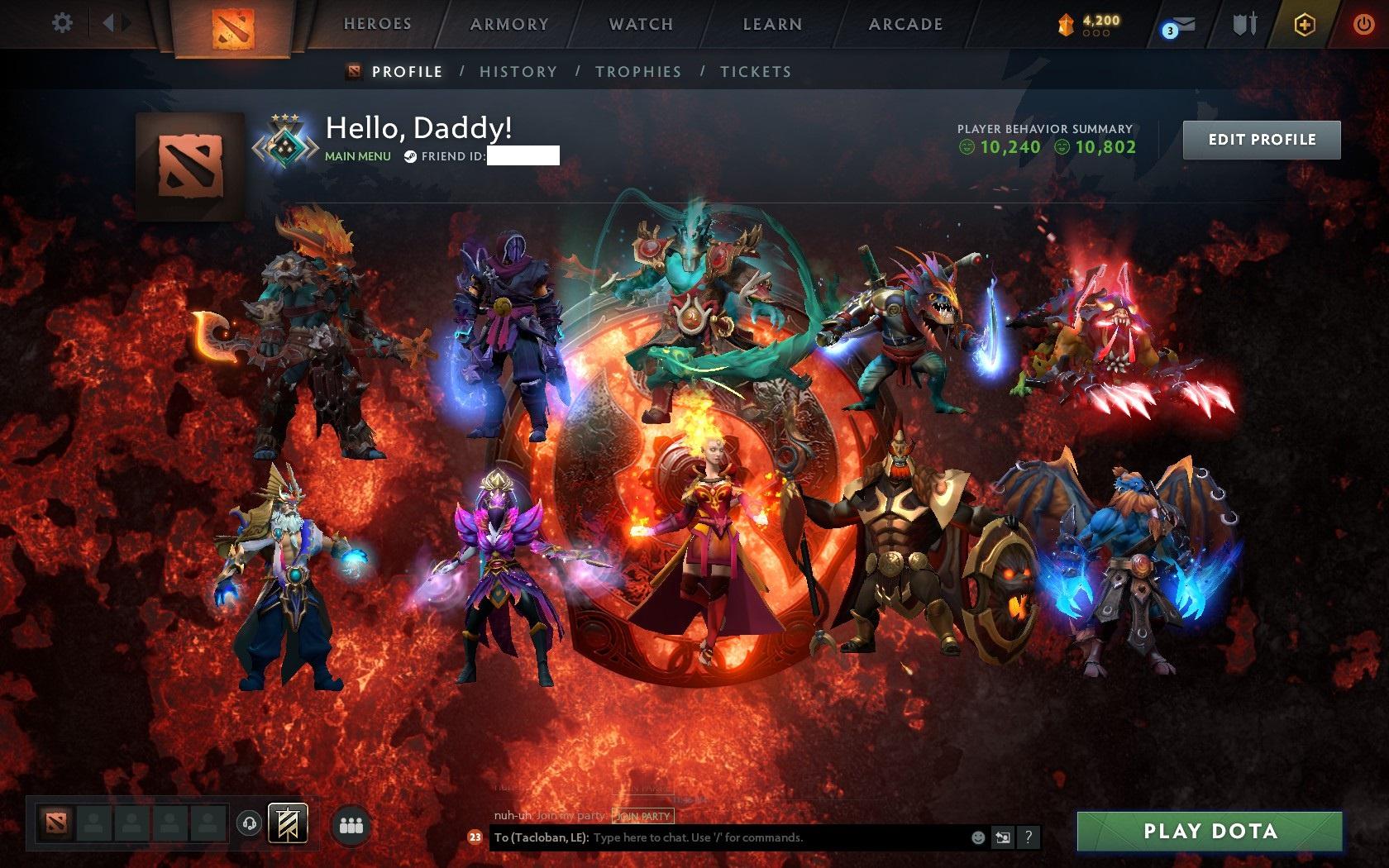
Task: Open the emoticon smiley in chat bar
Action: [x=980, y=836]
